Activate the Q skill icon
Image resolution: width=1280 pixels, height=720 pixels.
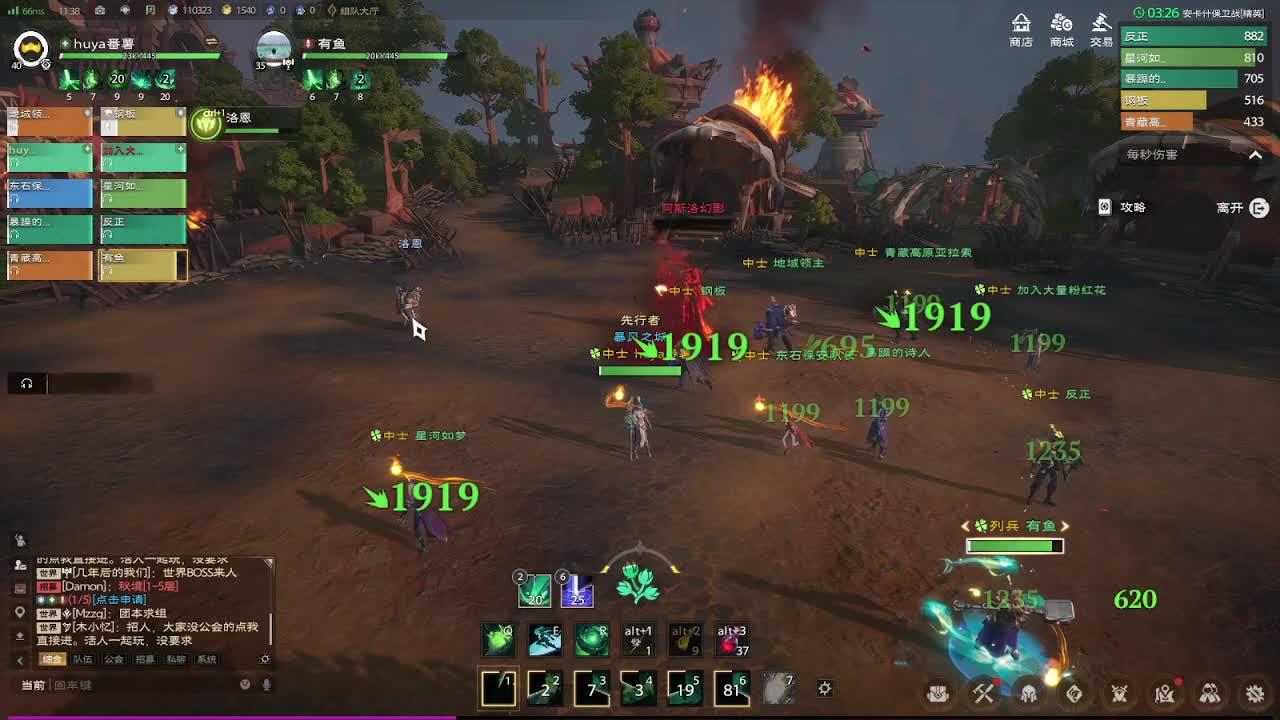(x=498, y=640)
